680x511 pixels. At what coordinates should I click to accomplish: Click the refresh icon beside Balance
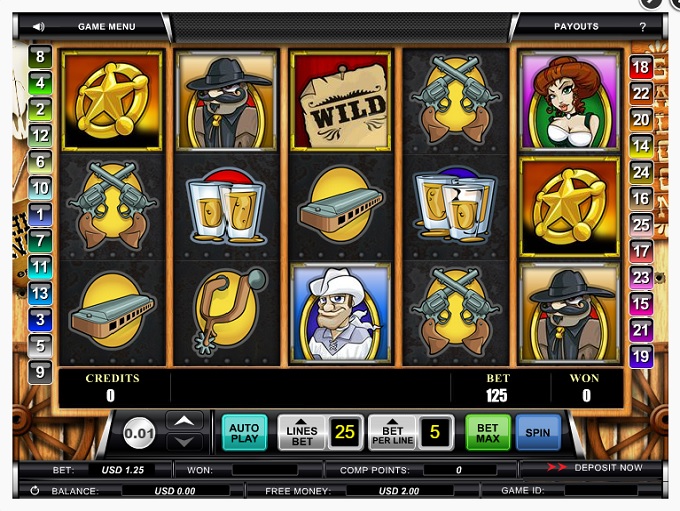[34, 491]
